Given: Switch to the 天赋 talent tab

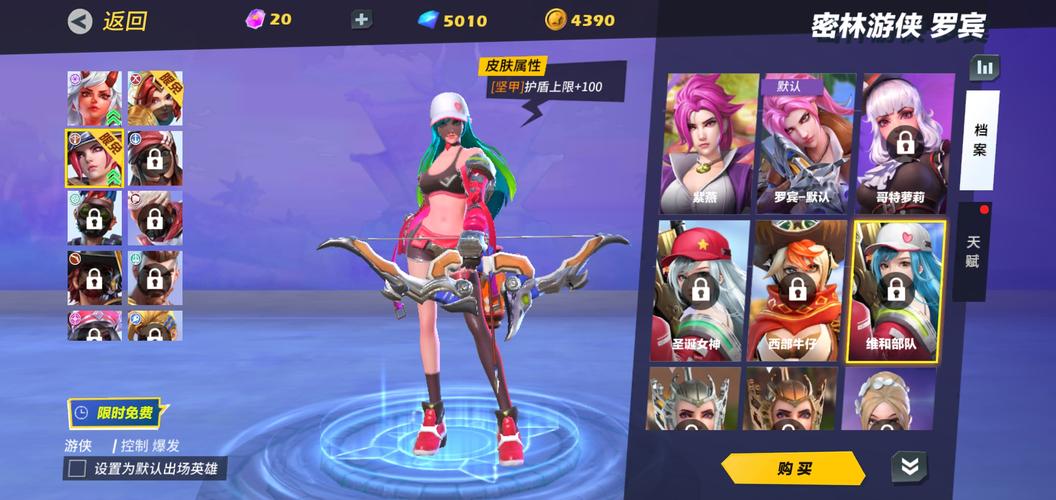Looking at the screenshot, I should (973, 250).
